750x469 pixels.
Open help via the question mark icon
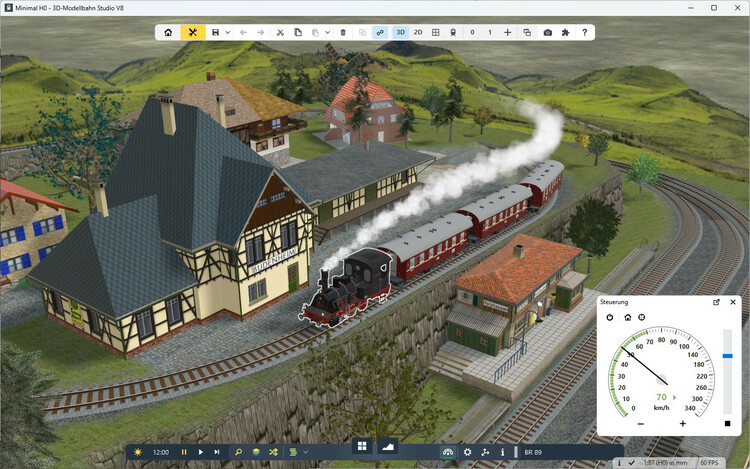click(x=585, y=32)
